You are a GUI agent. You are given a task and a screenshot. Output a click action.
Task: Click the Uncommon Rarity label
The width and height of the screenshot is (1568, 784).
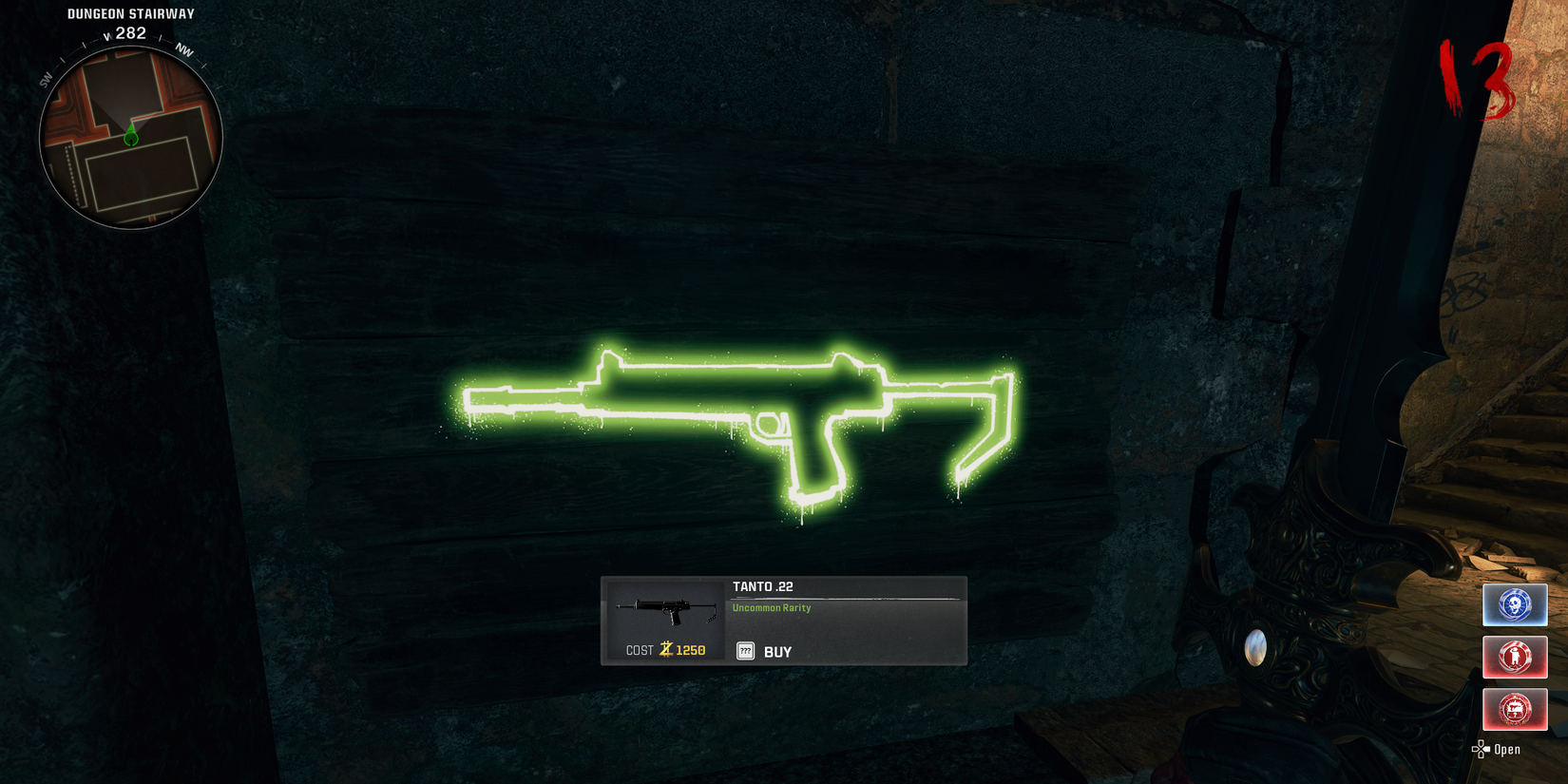[x=771, y=607]
